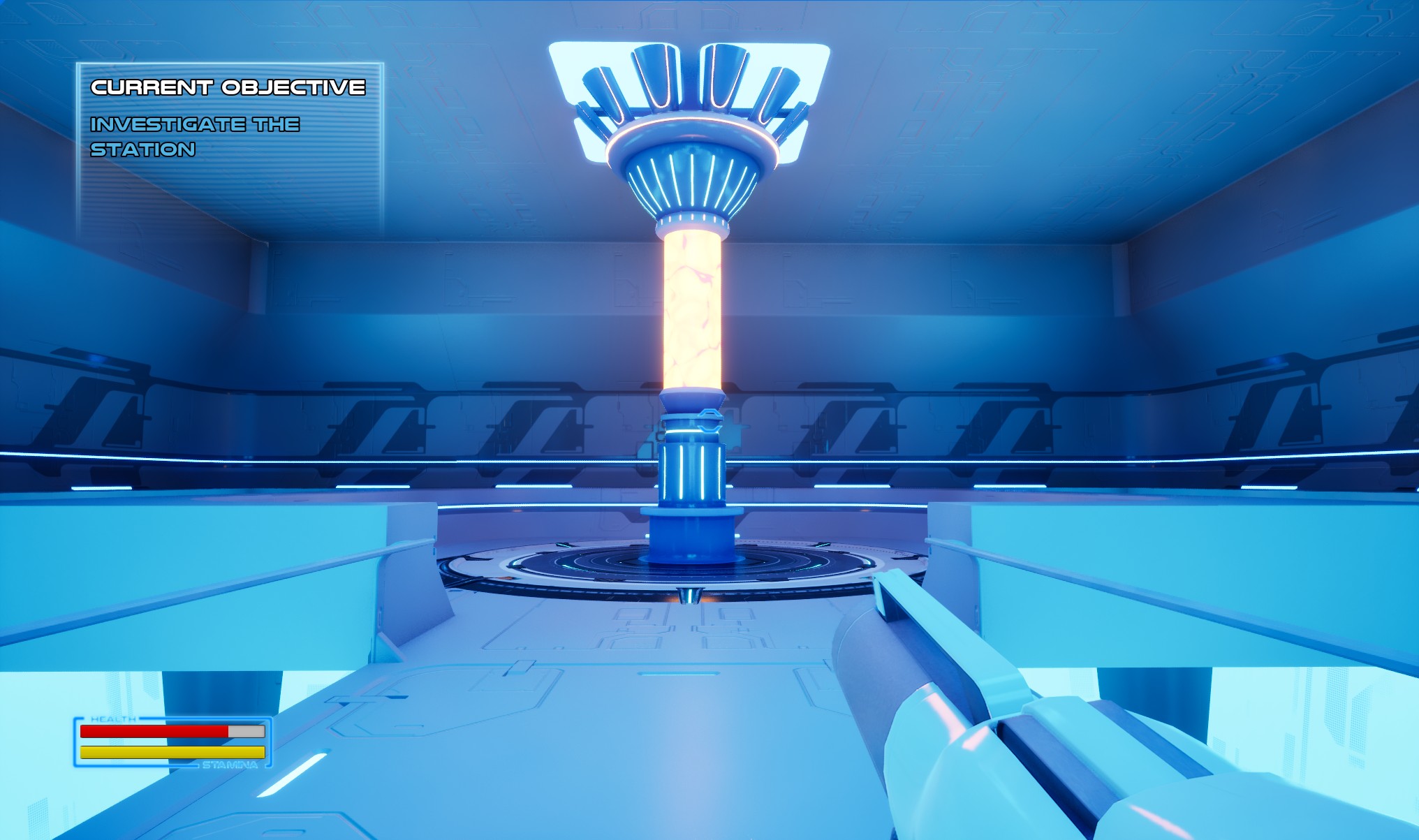Click the INVESTIGATE THE STATION text
The width and height of the screenshot is (1419, 840).
point(196,136)
